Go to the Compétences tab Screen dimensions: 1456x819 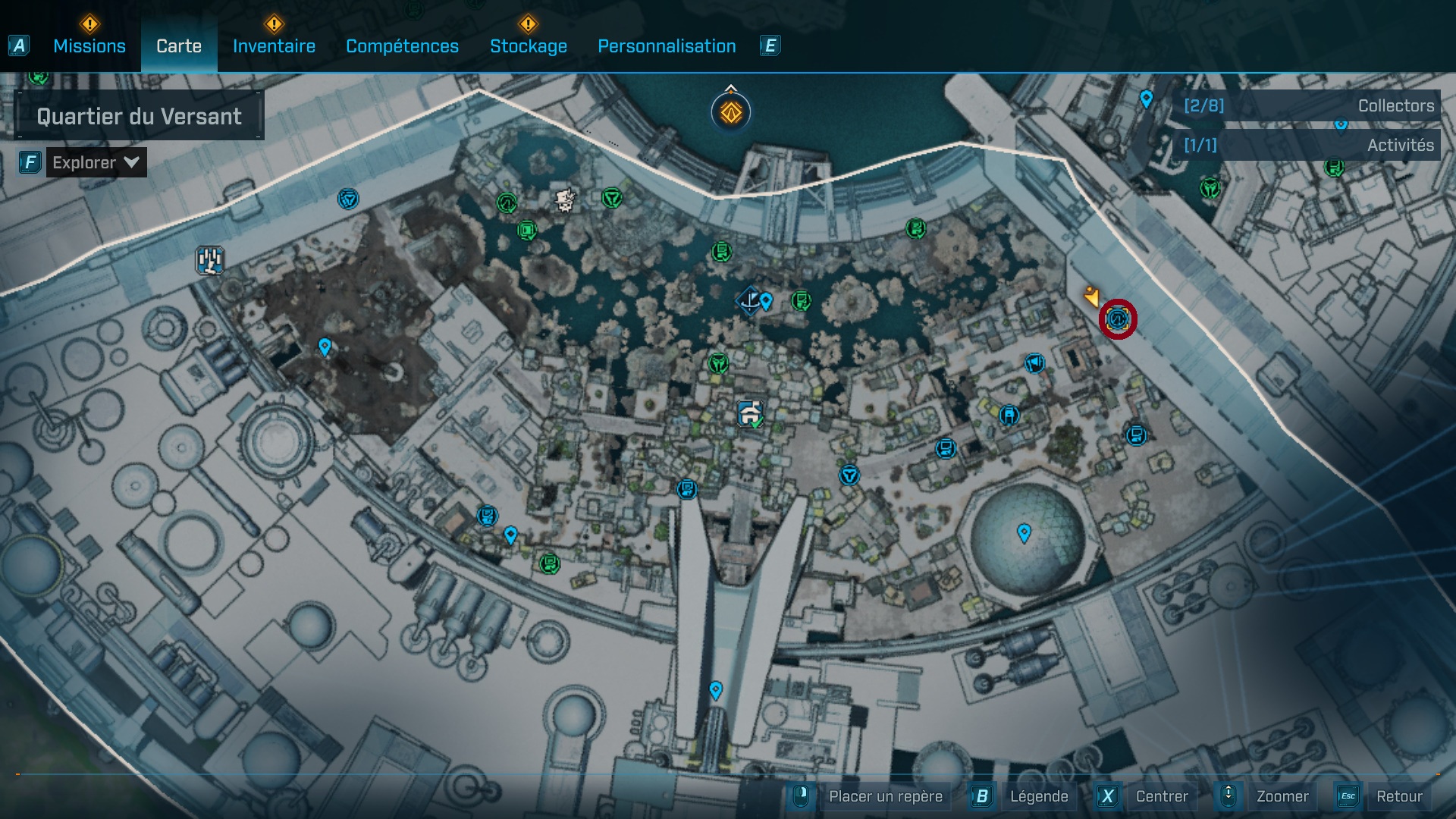pyautogui.click(x=402, y=46)
